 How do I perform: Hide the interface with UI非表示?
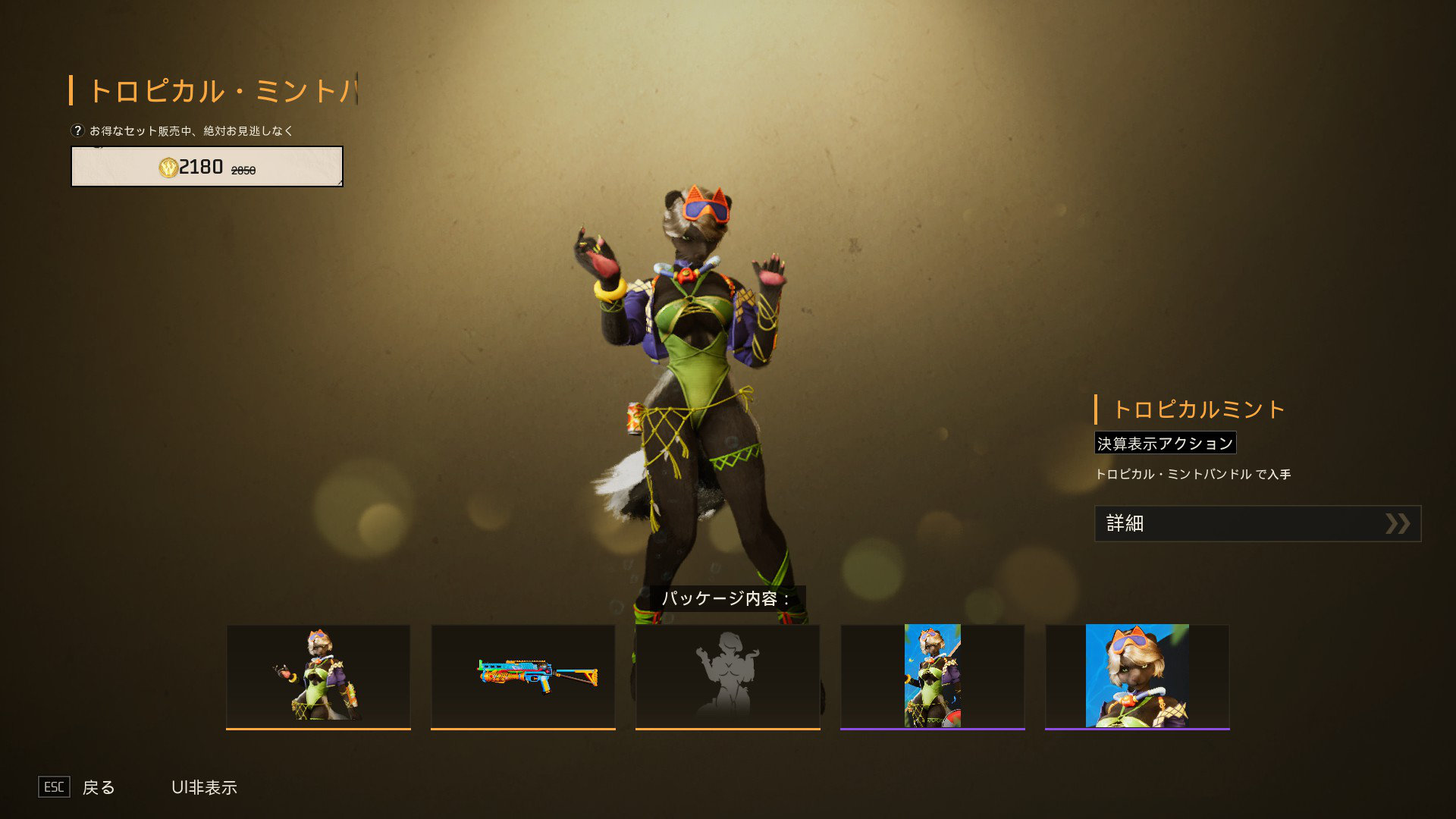point(204,787)
